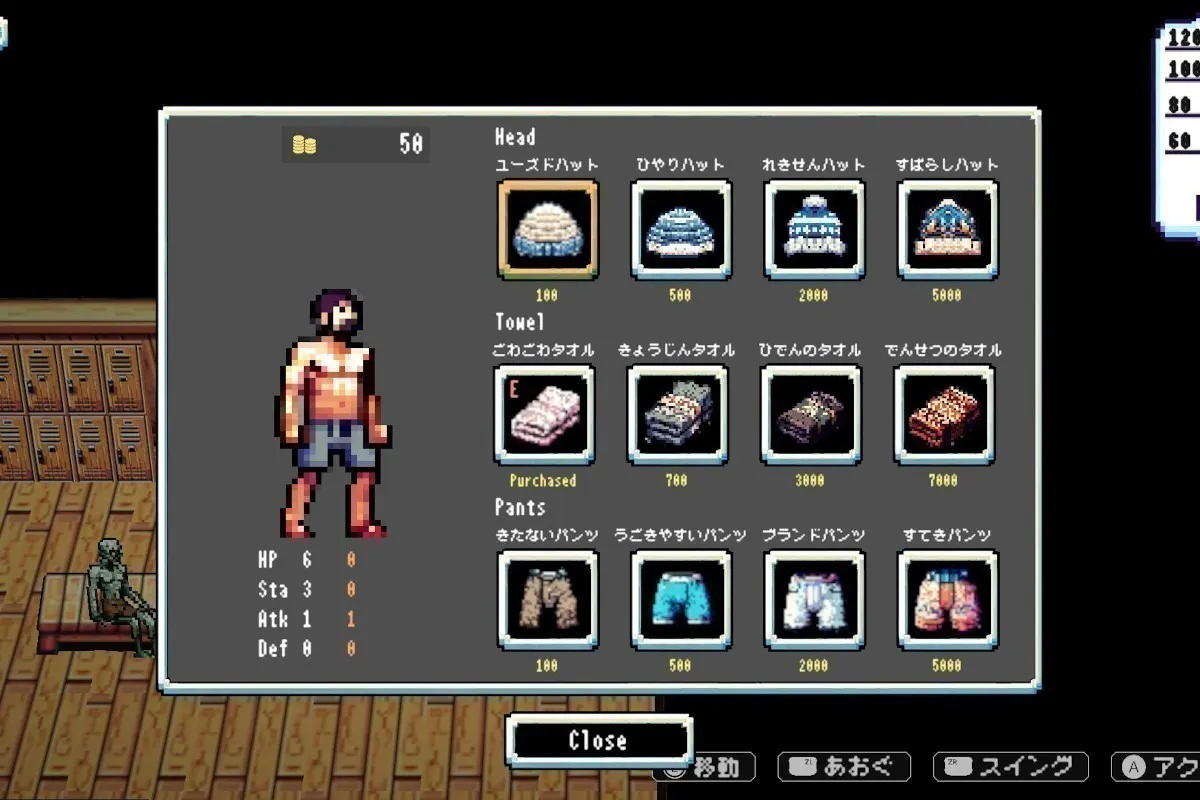
Task: Pick the white ブランドパンツ pants
Action: [814, 600]
